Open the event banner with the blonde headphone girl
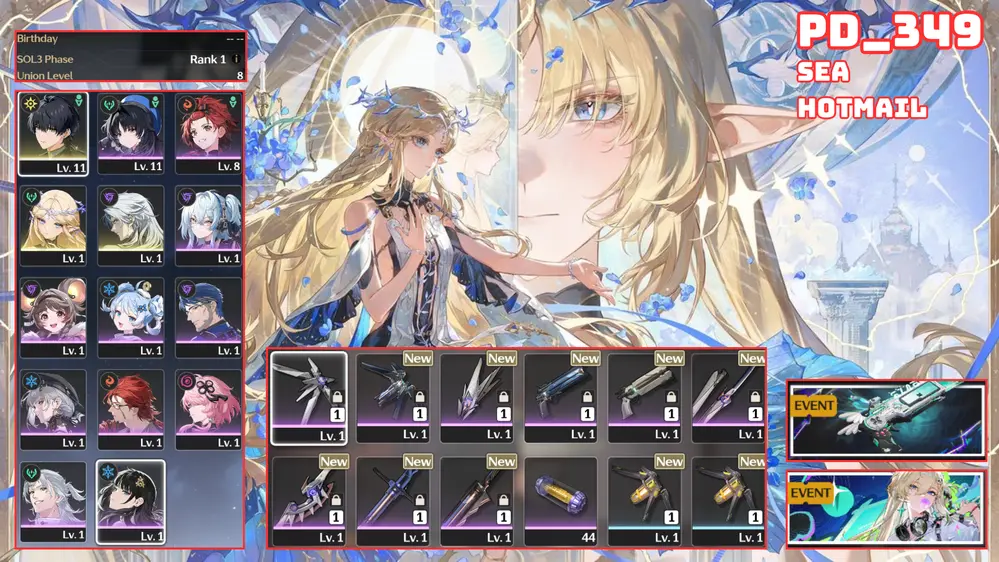Image resolution: width=999 pixels, height=562 pixels. click(x=886, y=508)
